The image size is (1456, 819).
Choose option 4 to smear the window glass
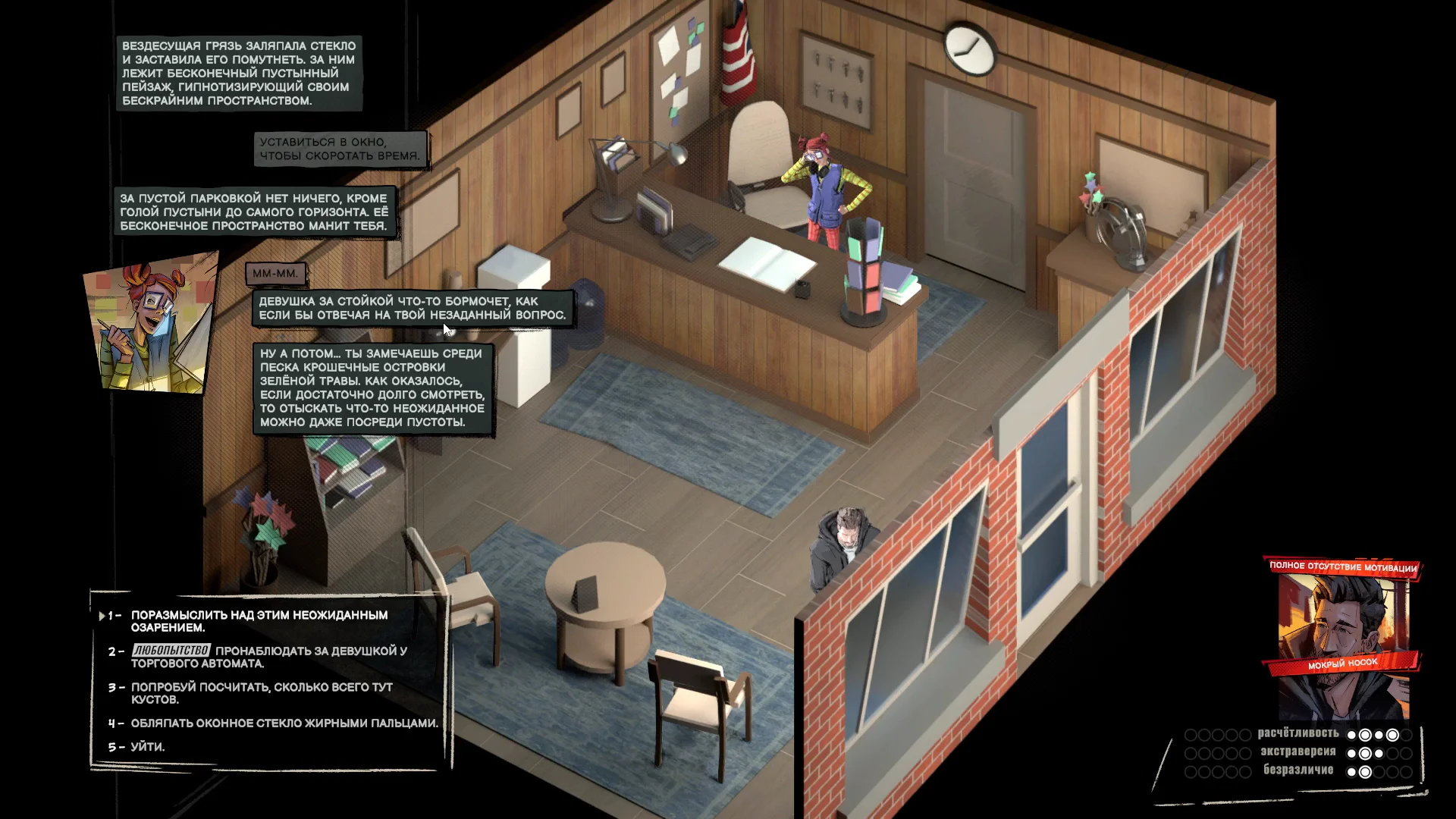pyautogui.click(x=284, y=723)
